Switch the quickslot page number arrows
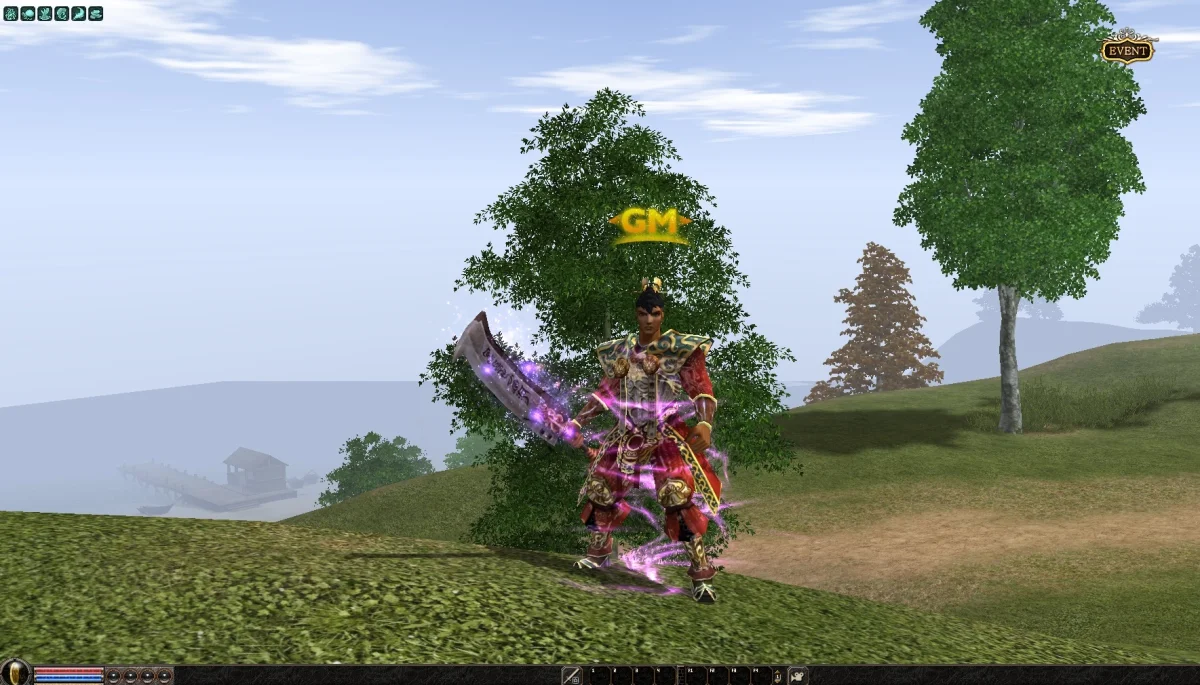 tap(778, 676)
